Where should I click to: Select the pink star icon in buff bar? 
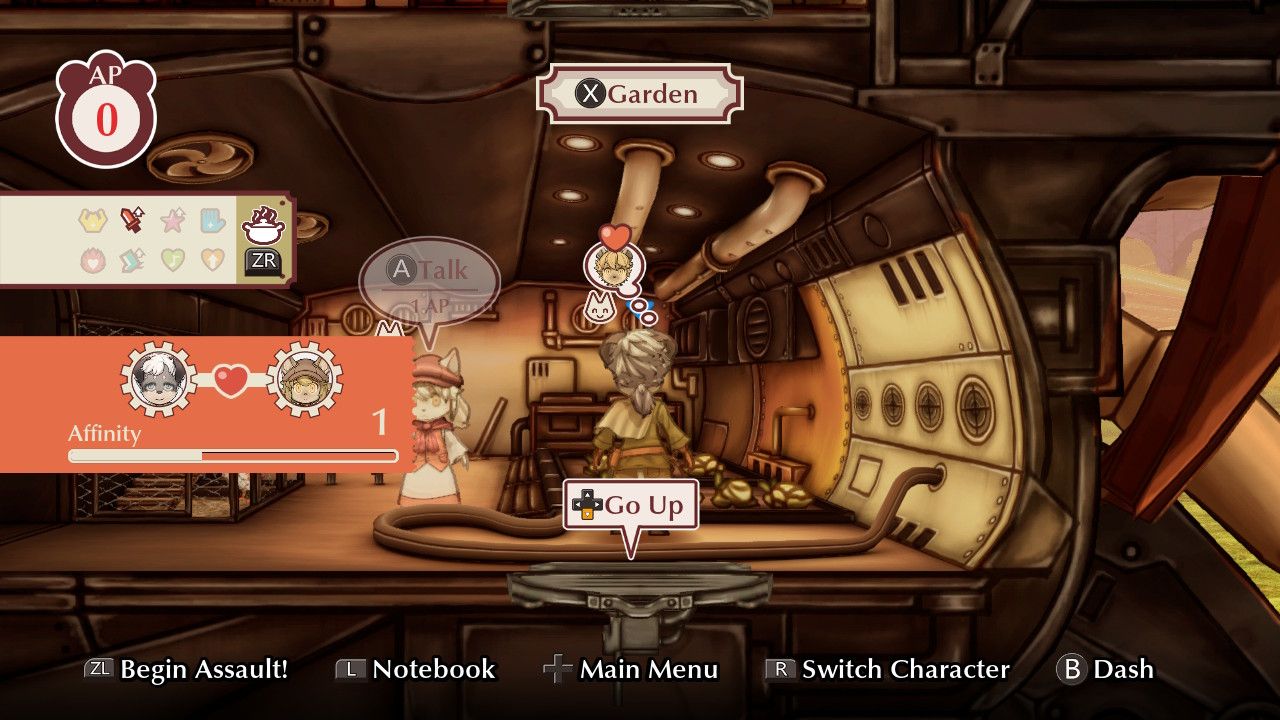point(172,220)
